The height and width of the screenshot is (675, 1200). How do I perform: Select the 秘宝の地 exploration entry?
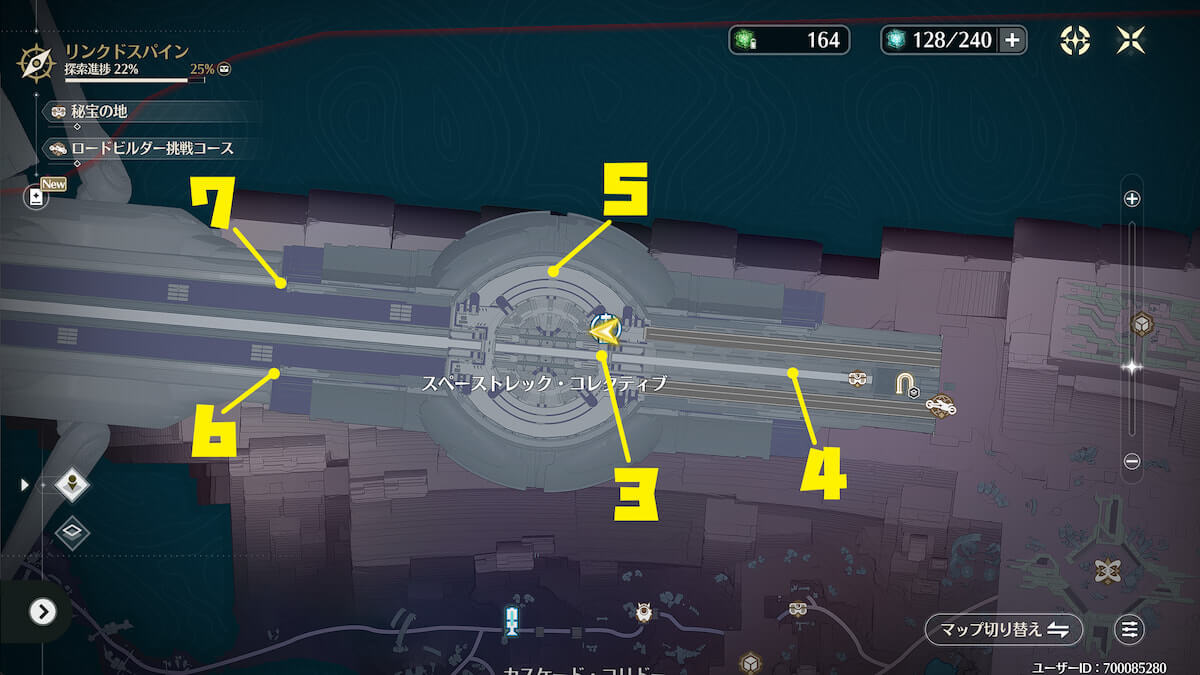[x=98, y=112]
